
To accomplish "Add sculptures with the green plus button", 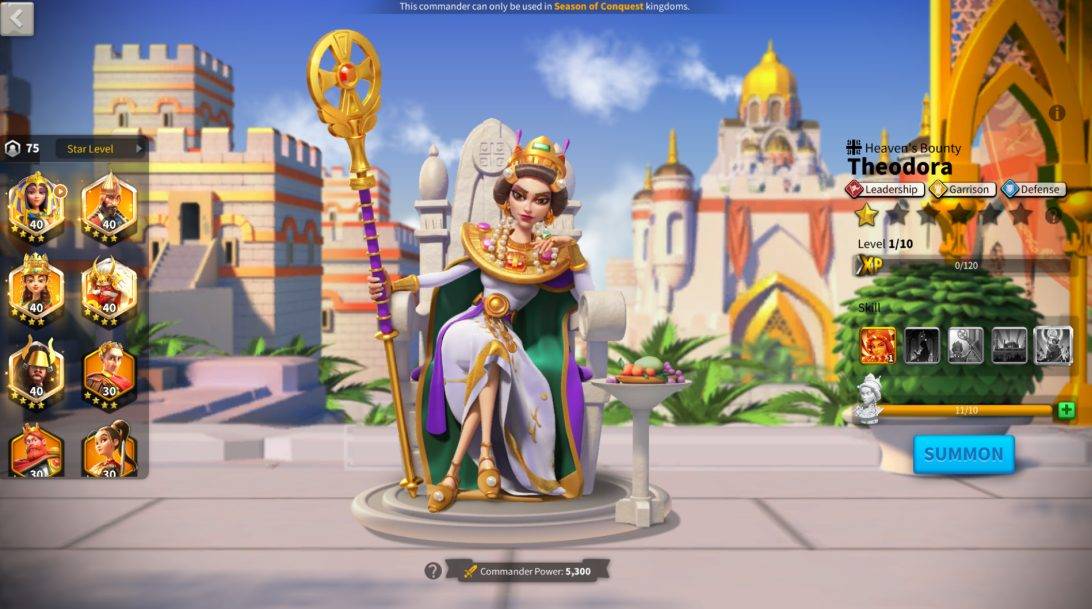I will (1066, 410).
